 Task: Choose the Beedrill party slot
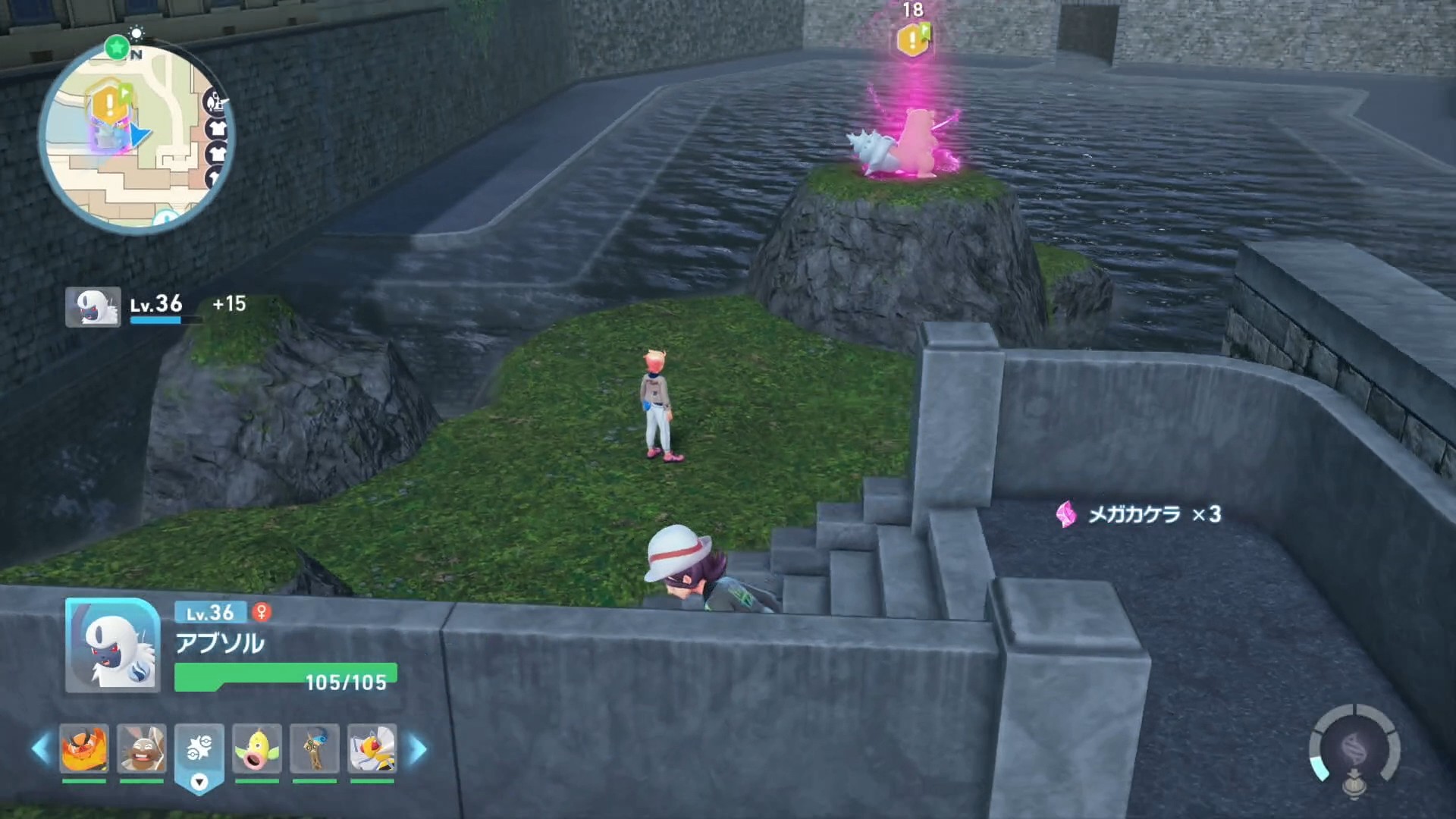click(x=372, y=748)
